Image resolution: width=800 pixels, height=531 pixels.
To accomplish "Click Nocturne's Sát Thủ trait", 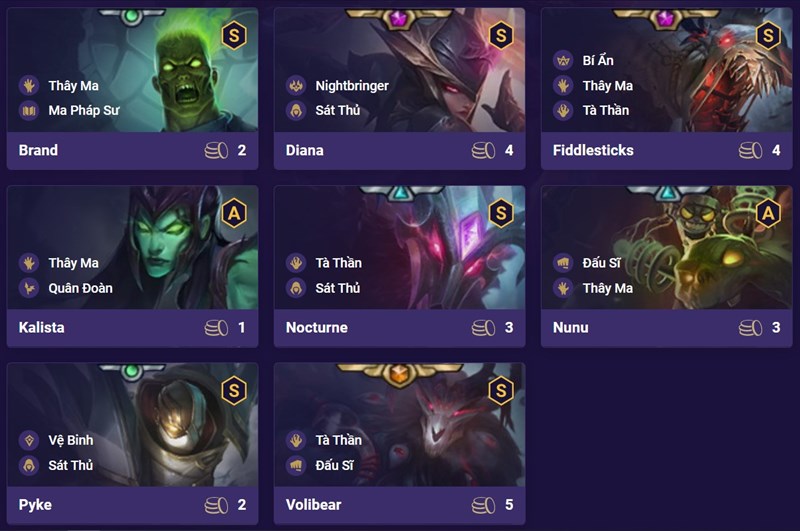I will [337, 288].
